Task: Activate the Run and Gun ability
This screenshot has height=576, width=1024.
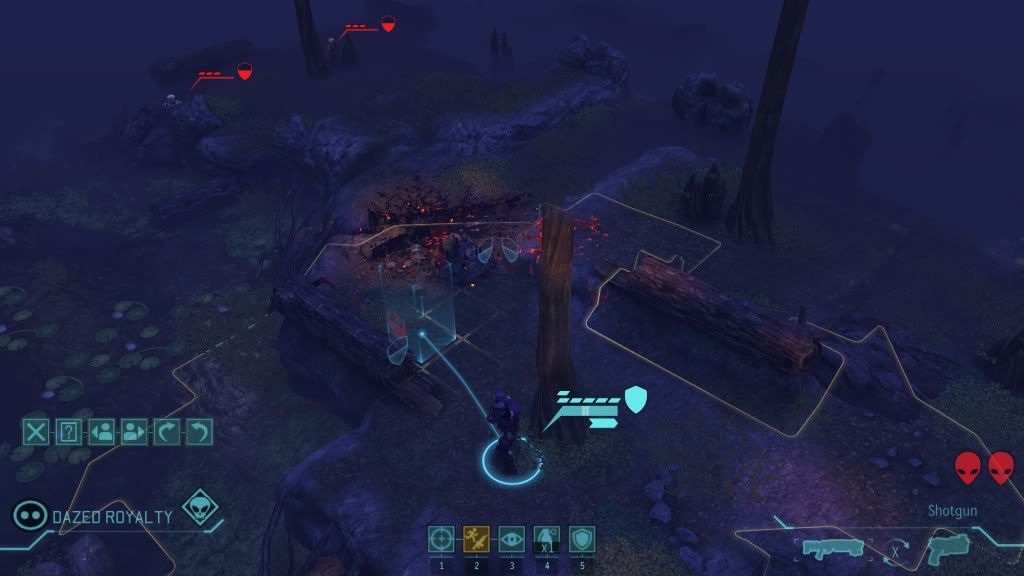Action: pyautogui.click(x=476, y=539)
